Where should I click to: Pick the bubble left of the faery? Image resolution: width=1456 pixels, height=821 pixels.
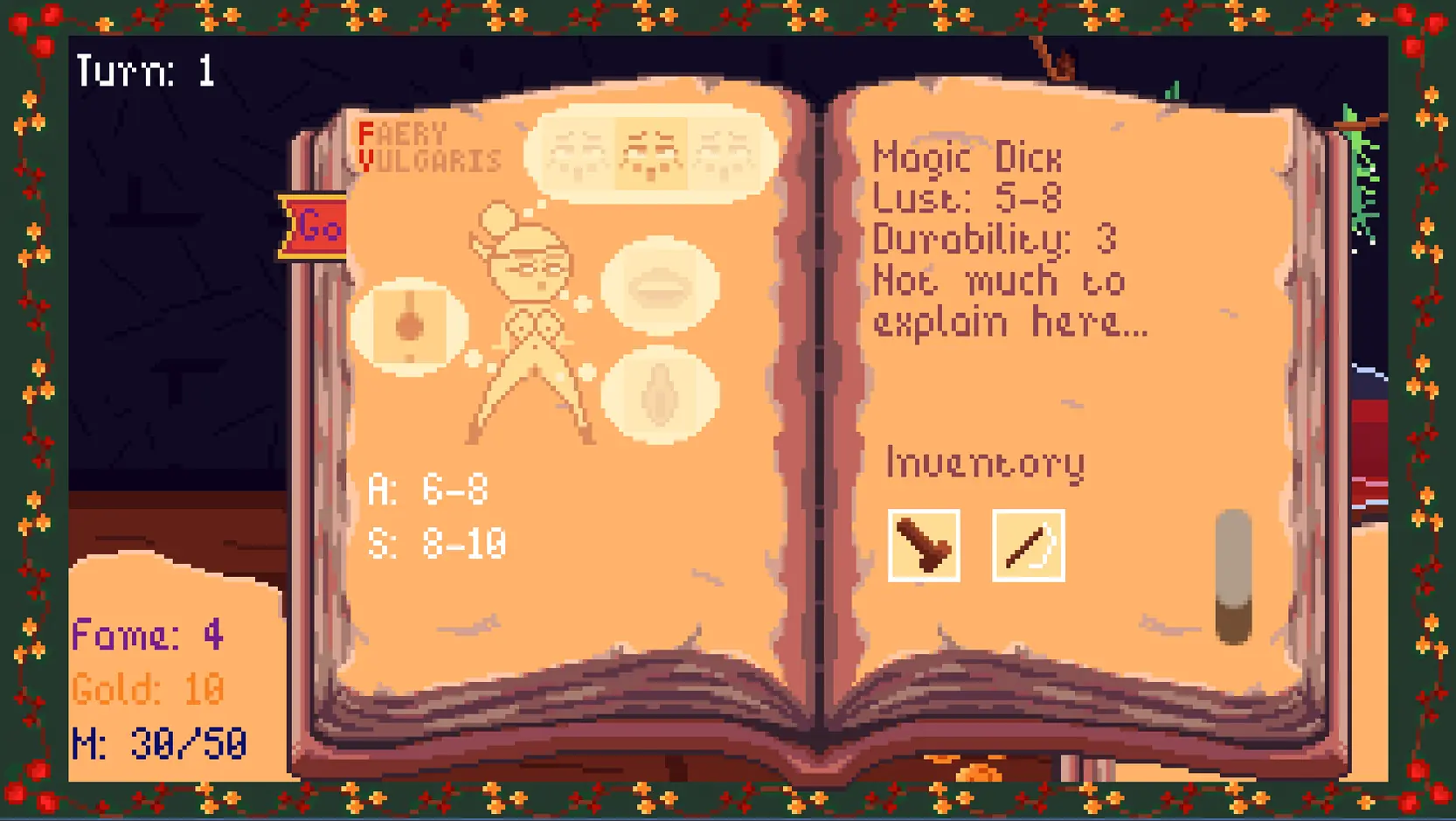(x=409, y=326)
